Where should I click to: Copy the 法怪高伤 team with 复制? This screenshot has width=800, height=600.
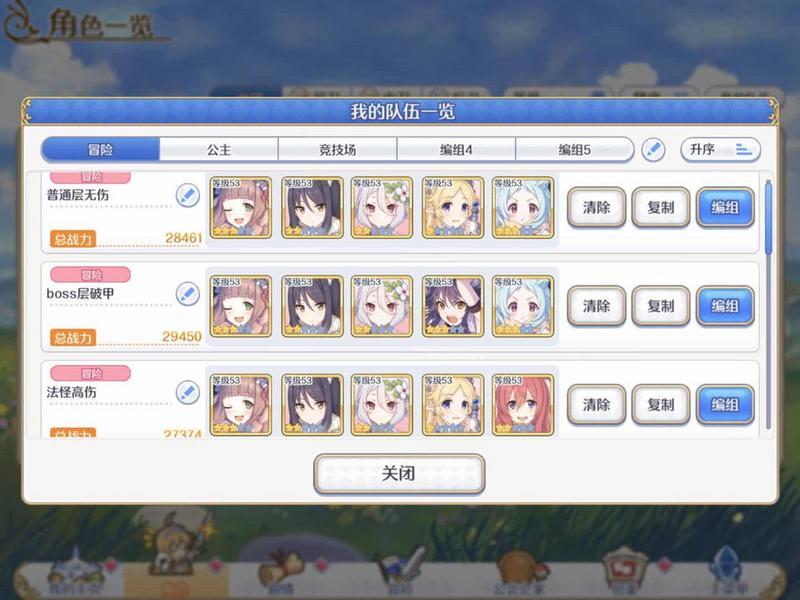tap(661, 404)
